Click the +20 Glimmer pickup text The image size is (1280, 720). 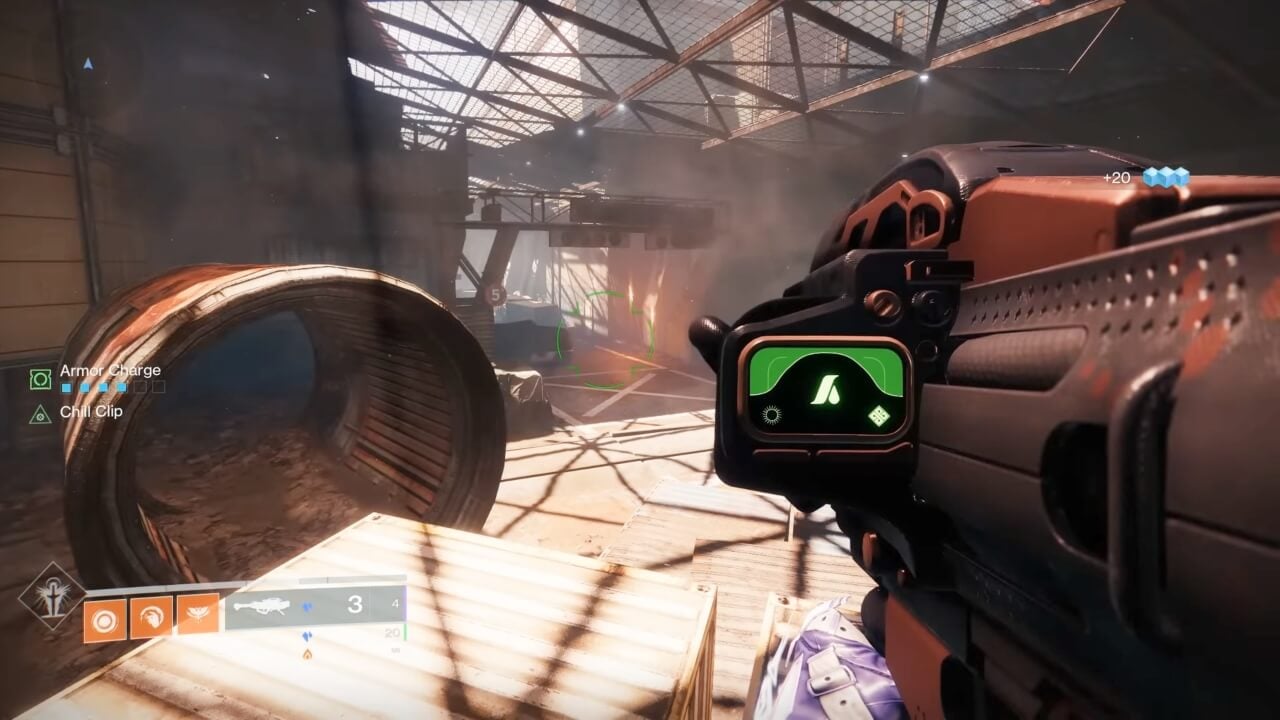[x=1118, y=177]
